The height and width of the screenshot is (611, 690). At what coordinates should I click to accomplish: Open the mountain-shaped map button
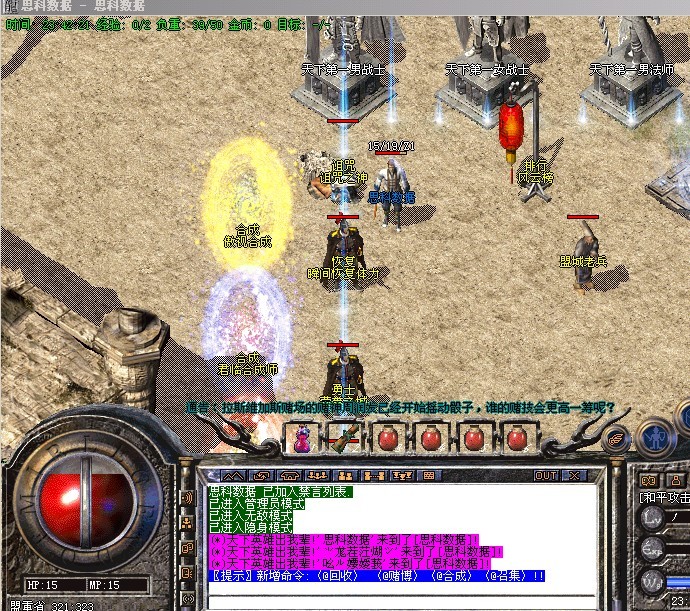pyautogui.click(x=233, y=475)
